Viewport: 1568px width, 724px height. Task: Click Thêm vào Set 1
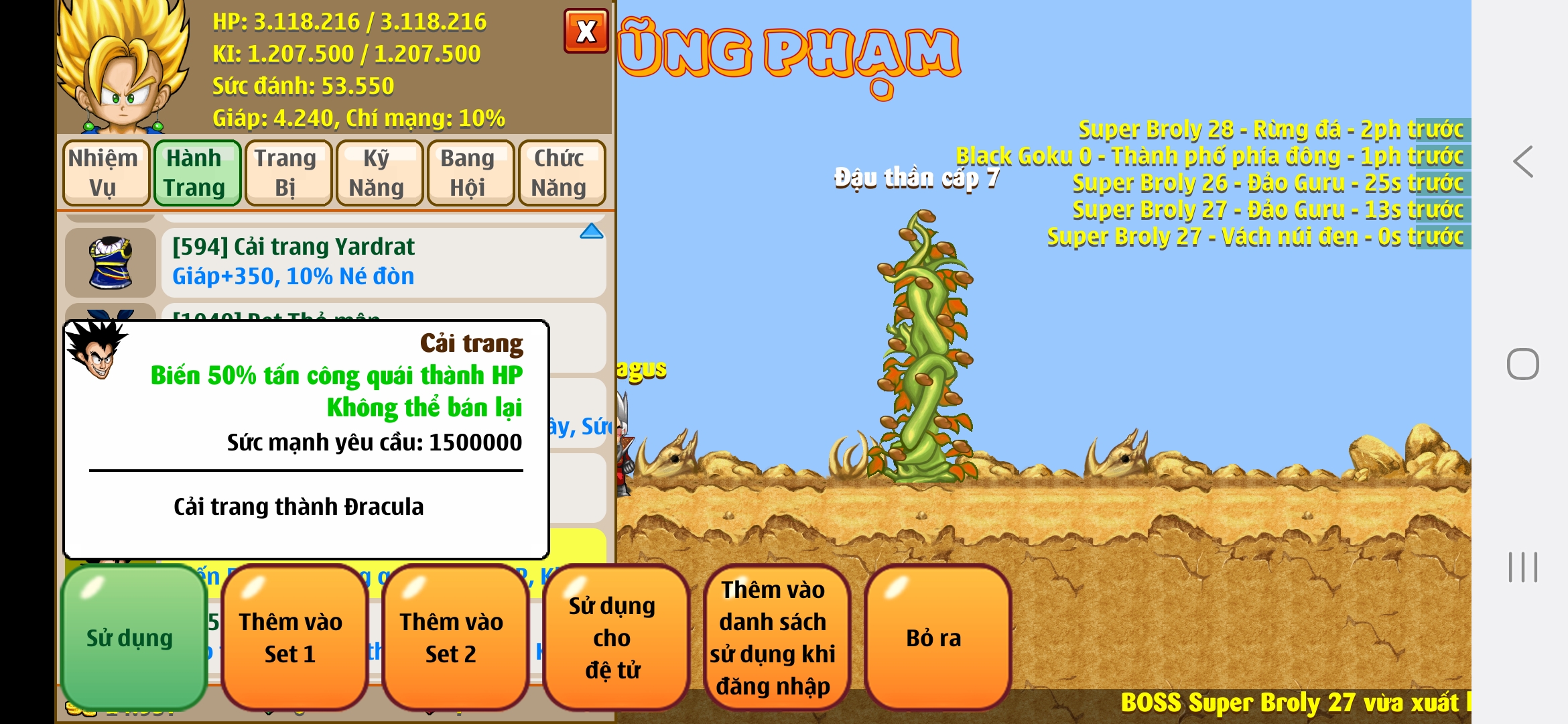pos(293,637)
